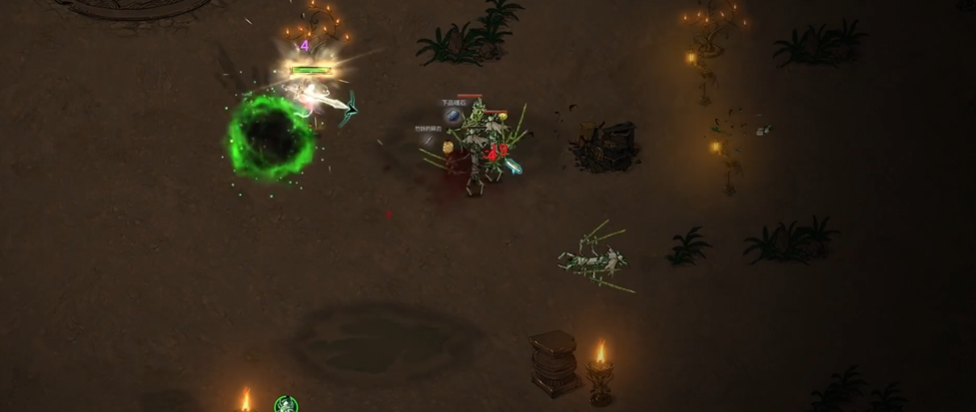
Task: Click the green circular skeleton icon
Action: tap(286, 405)
